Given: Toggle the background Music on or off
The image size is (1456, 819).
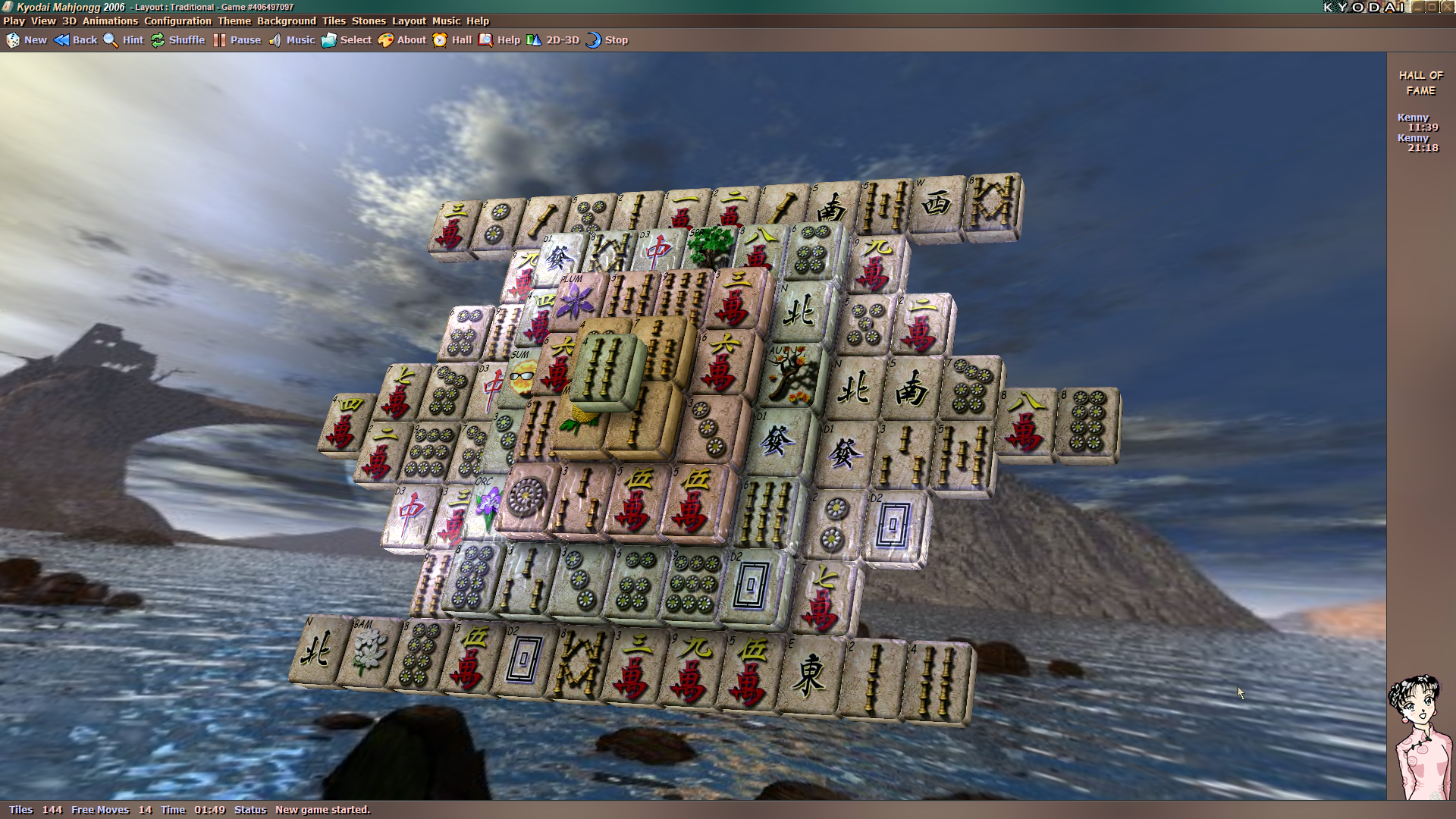Looking at the screenshot, I should [x=290, y=40].
